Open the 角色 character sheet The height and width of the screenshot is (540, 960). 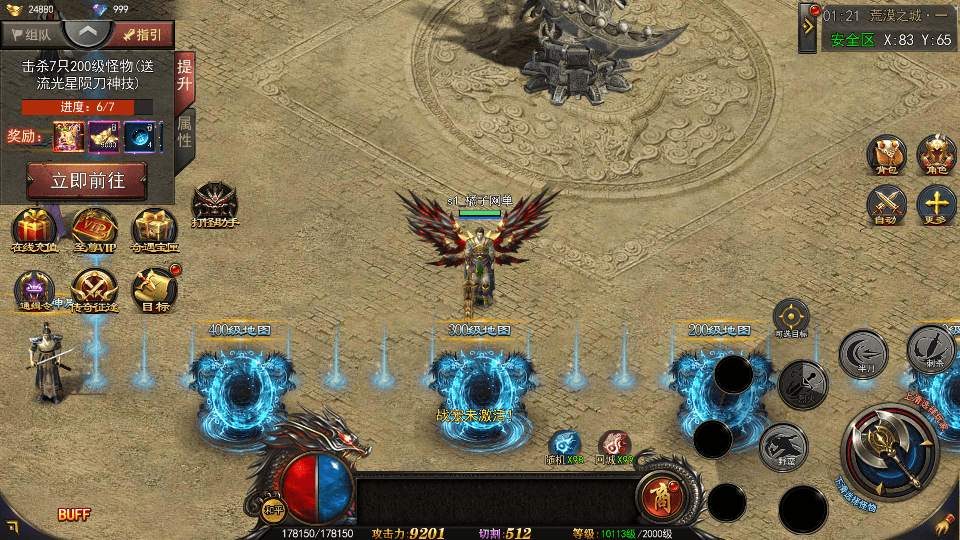coord(937,155)
